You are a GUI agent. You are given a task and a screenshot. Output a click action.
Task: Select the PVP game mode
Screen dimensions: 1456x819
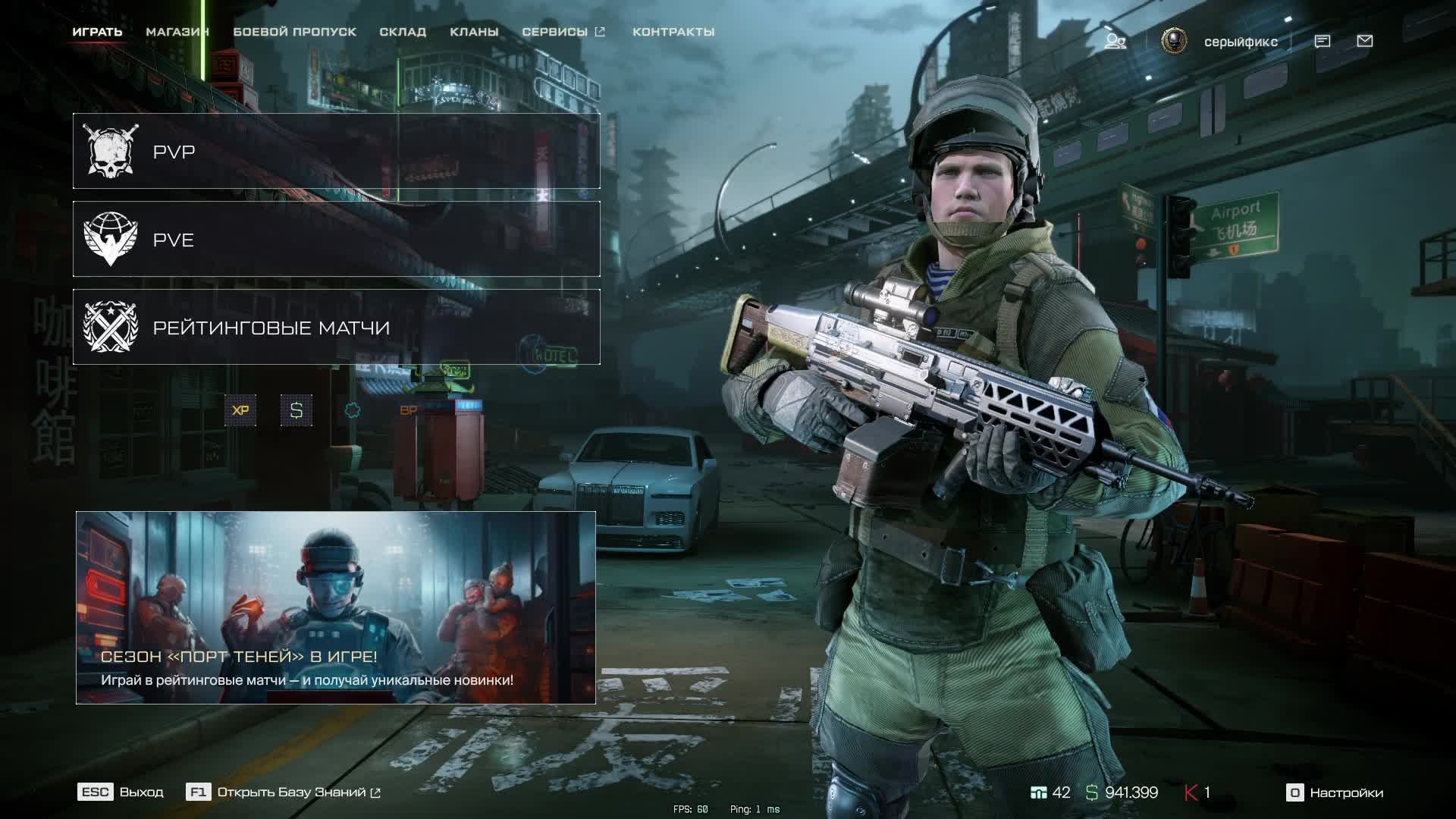(336, 152)
